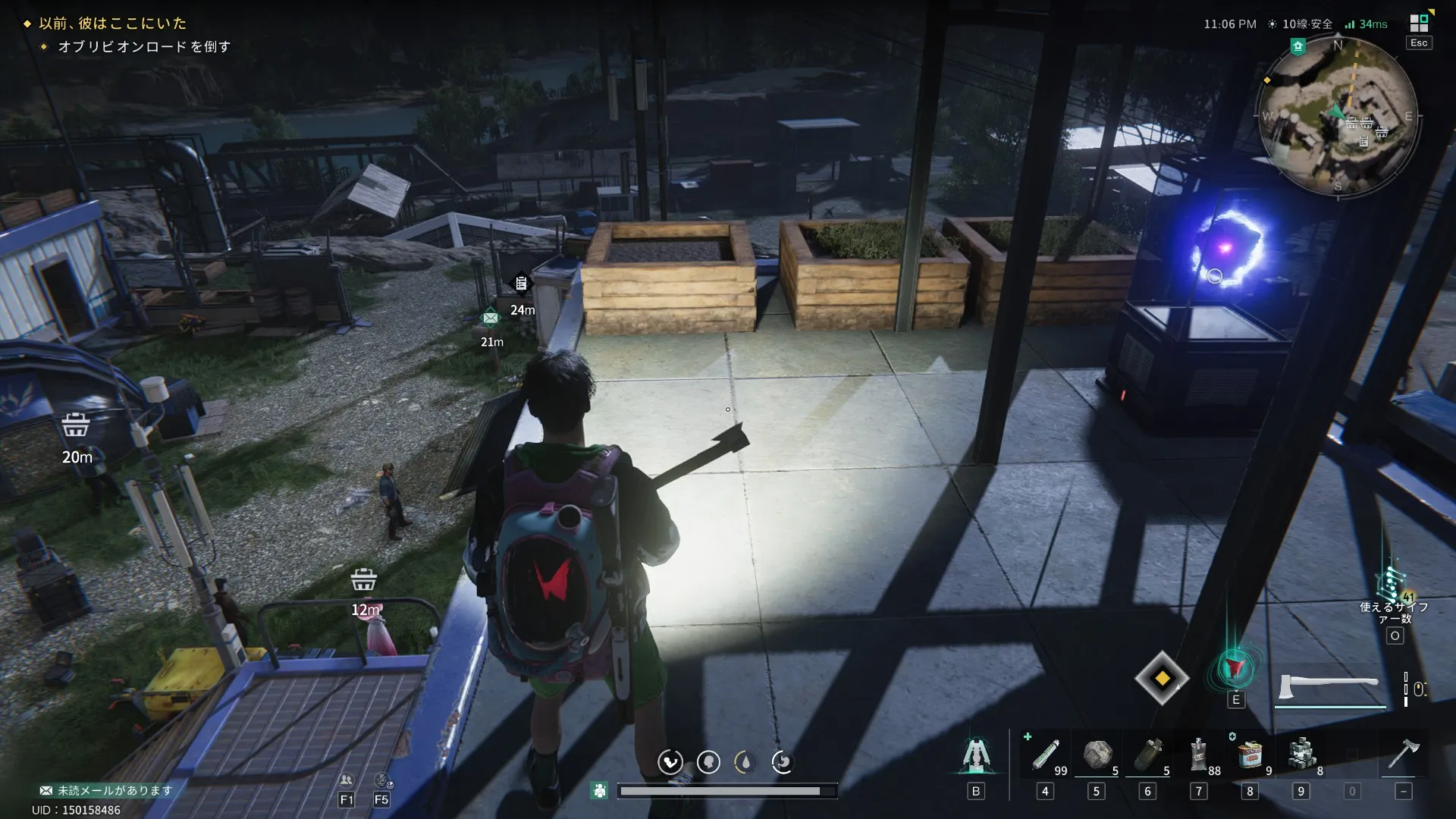This screenshot has height=819, width=1456.
Task: Select the round grey grenade slot
Action: 1097,755
